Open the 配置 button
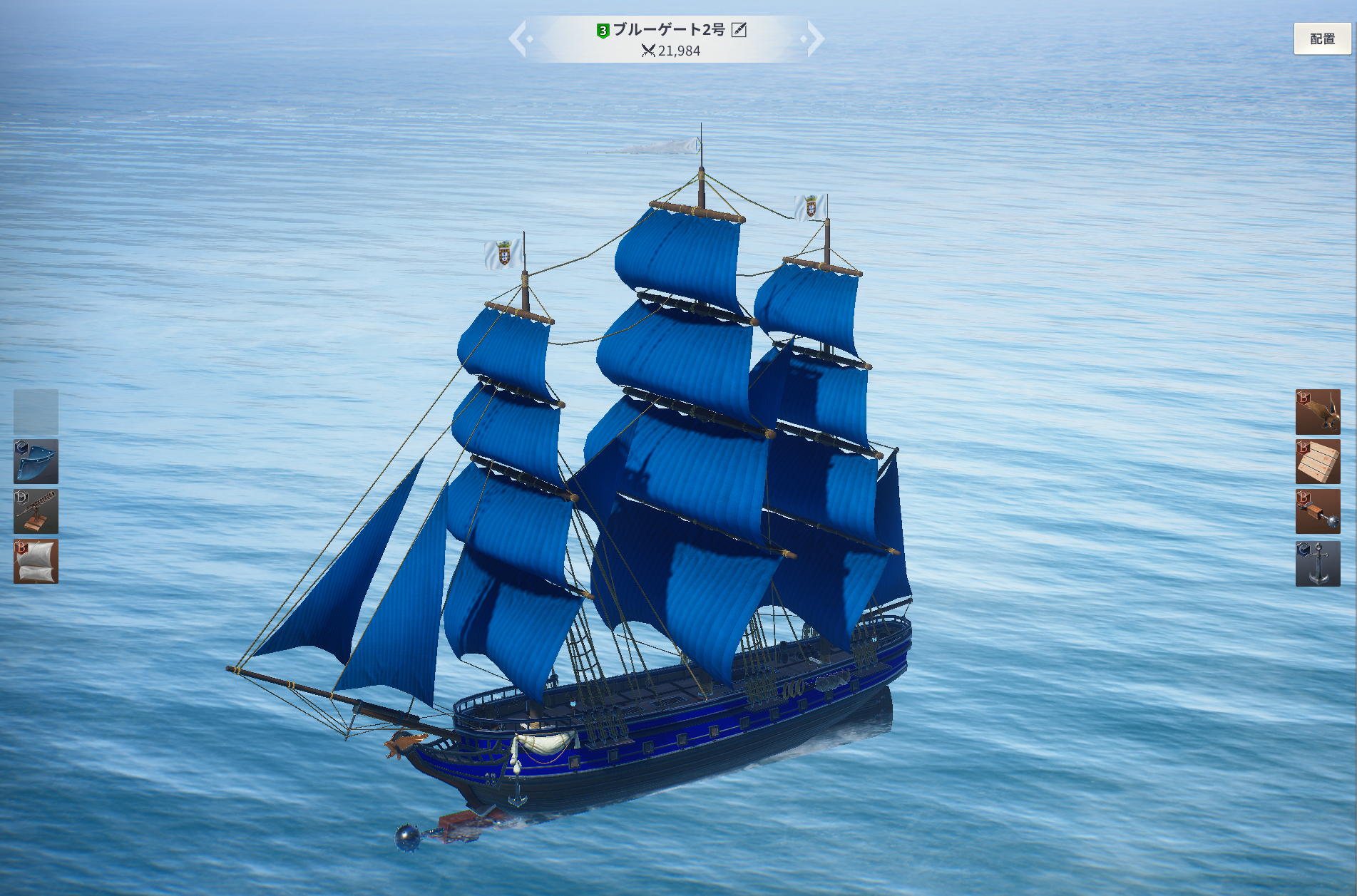The image size is (1357, 896). 1321,39
